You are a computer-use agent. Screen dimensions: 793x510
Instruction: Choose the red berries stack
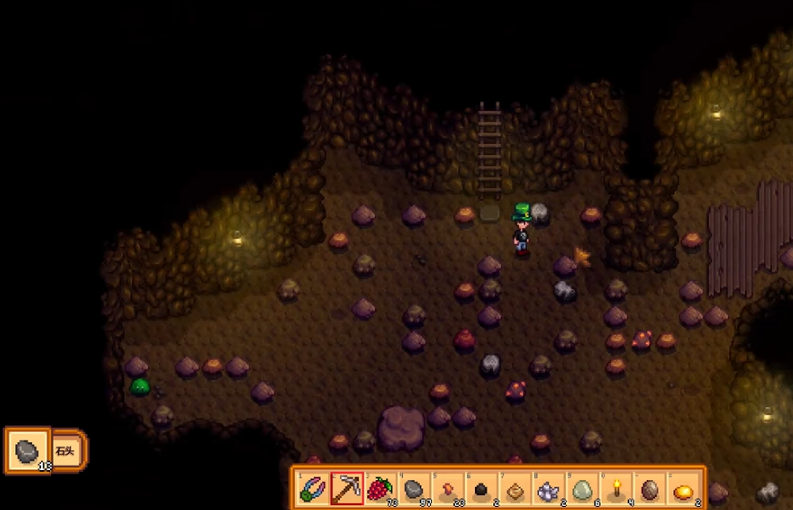pyautogui.click(x=380, y=489)
